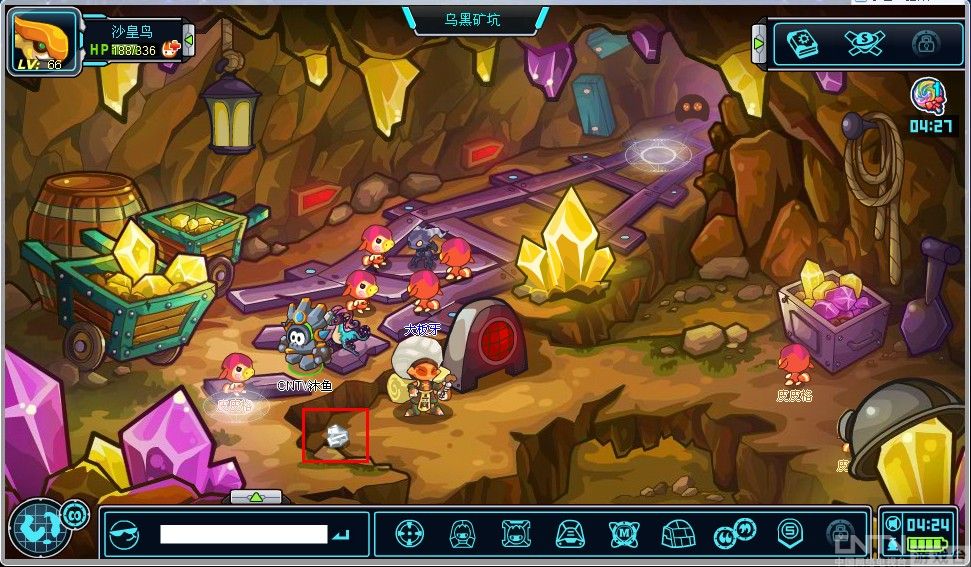
Task: Expand the bottom panel green up arrow
Action: pos(256,496)
